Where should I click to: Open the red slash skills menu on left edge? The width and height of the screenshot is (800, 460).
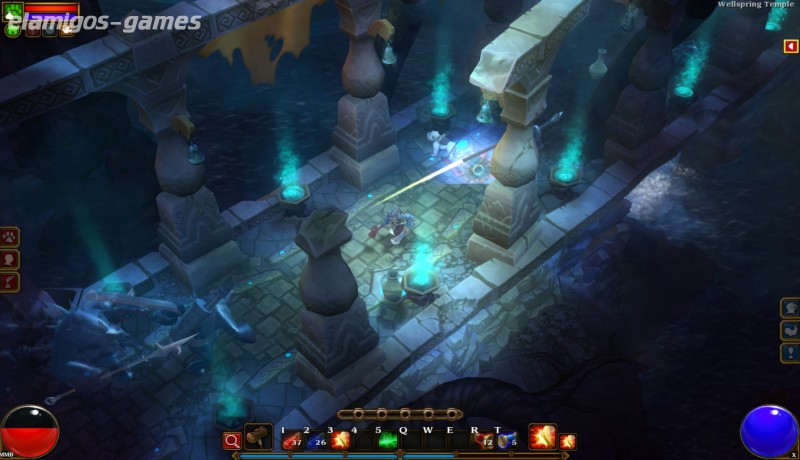(x=10, y=283)
